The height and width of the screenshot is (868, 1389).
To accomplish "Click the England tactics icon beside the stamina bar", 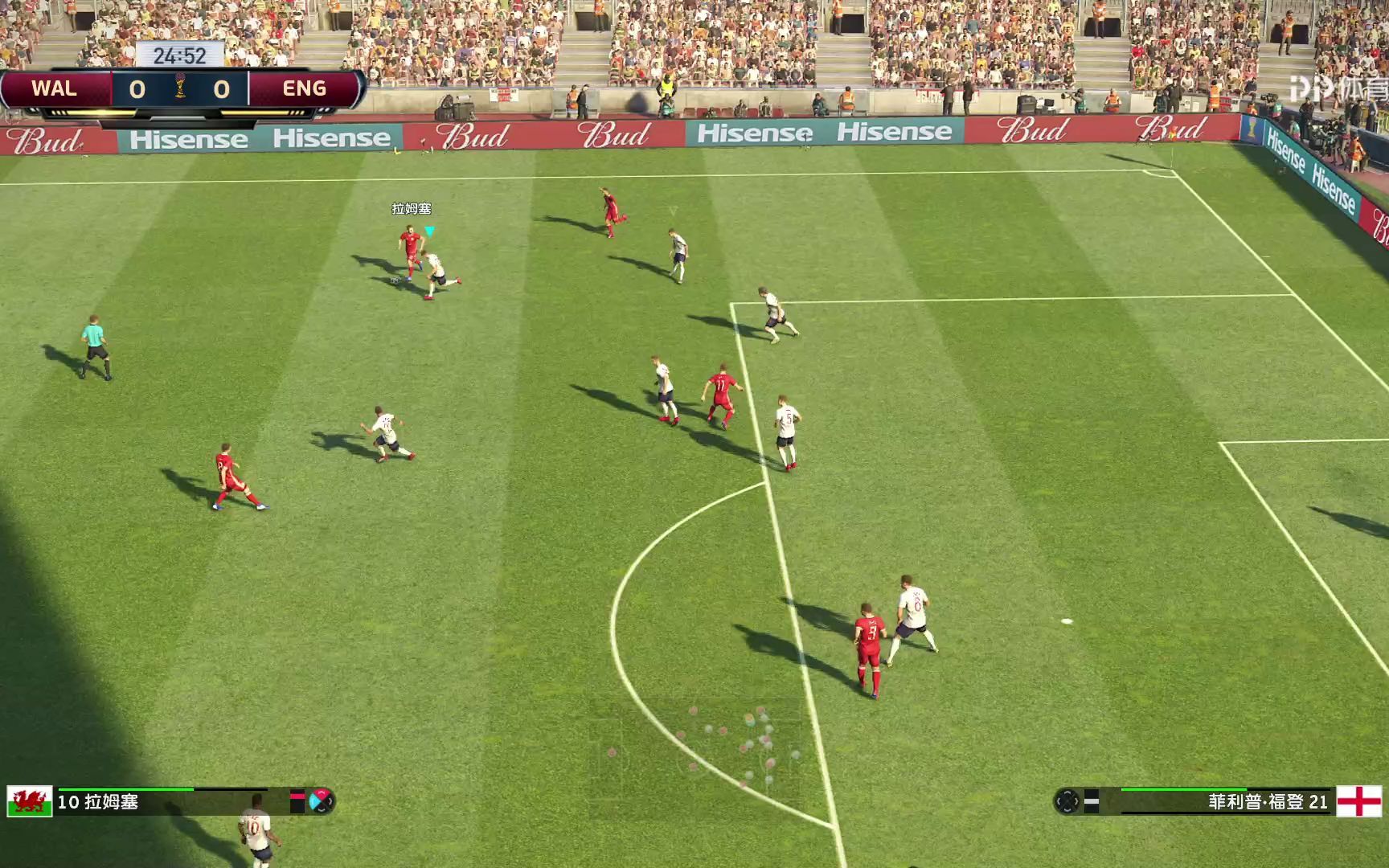I will [1067, 801].
